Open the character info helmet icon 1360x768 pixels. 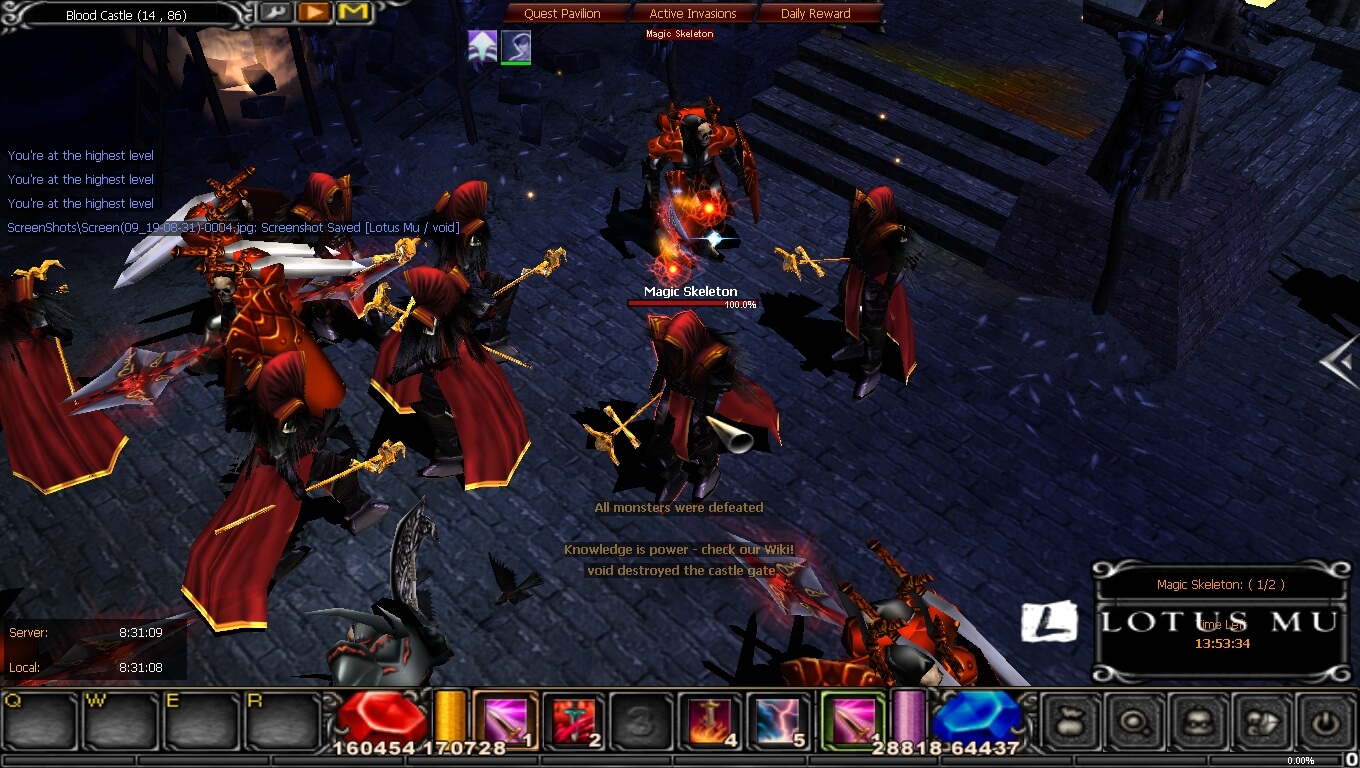[x=1197, y=719]
